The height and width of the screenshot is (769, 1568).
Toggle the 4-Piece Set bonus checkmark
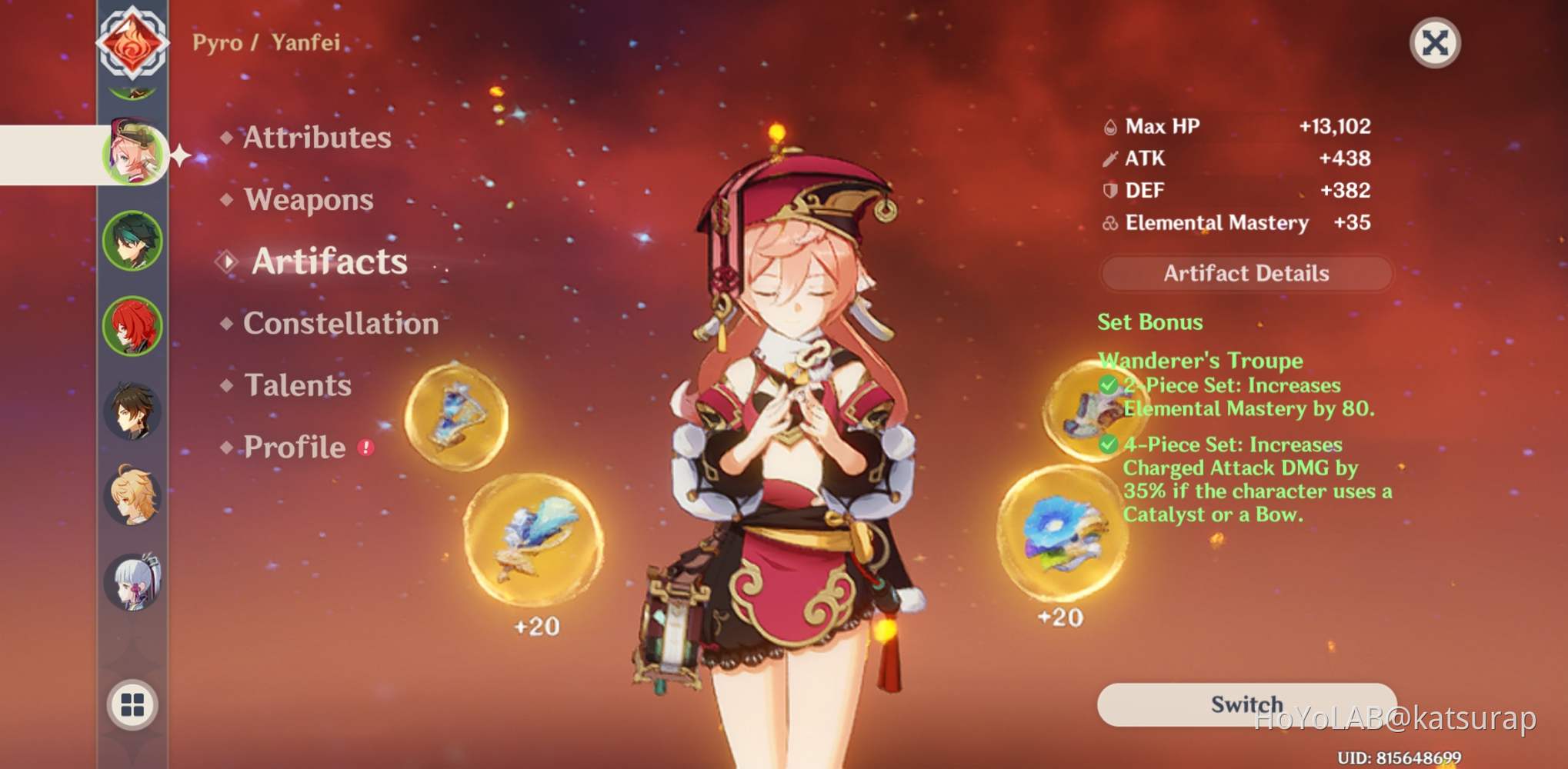tap(1108, 444)
